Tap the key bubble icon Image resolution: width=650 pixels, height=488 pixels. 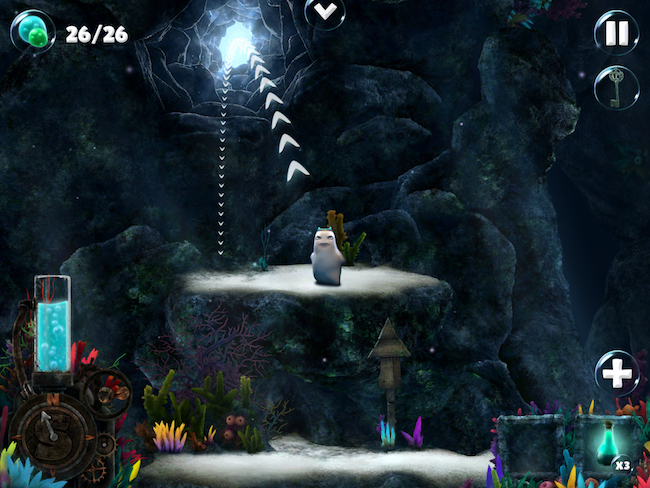click(616, 86)
